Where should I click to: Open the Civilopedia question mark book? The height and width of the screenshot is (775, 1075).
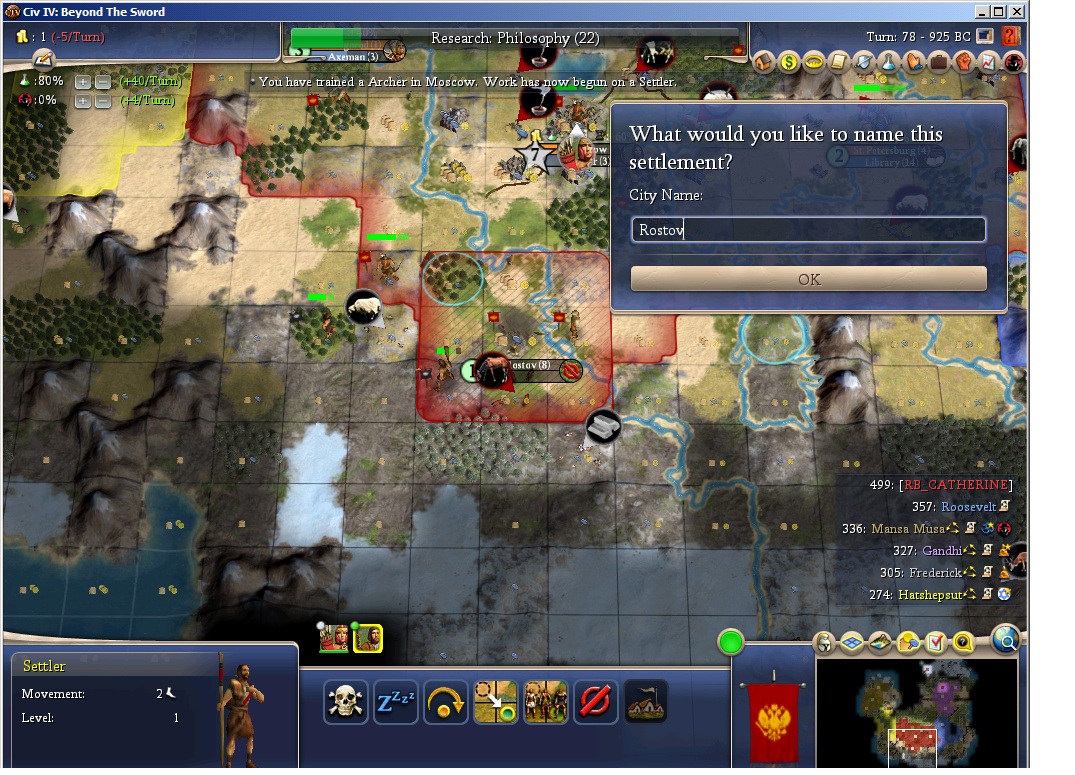(1010, 37)
